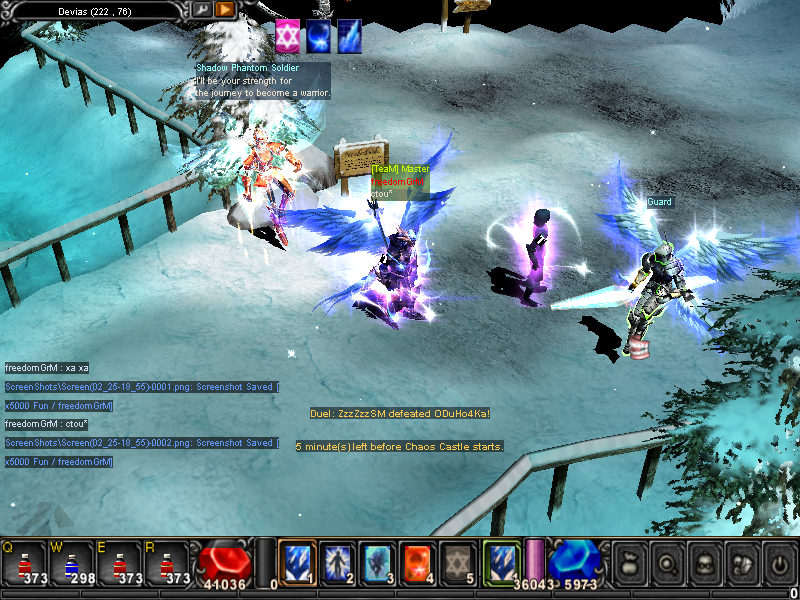Activate skill slot 1 on the hotbar
The width and height of the screenshot is (800, 600).
tap(298, 563)
